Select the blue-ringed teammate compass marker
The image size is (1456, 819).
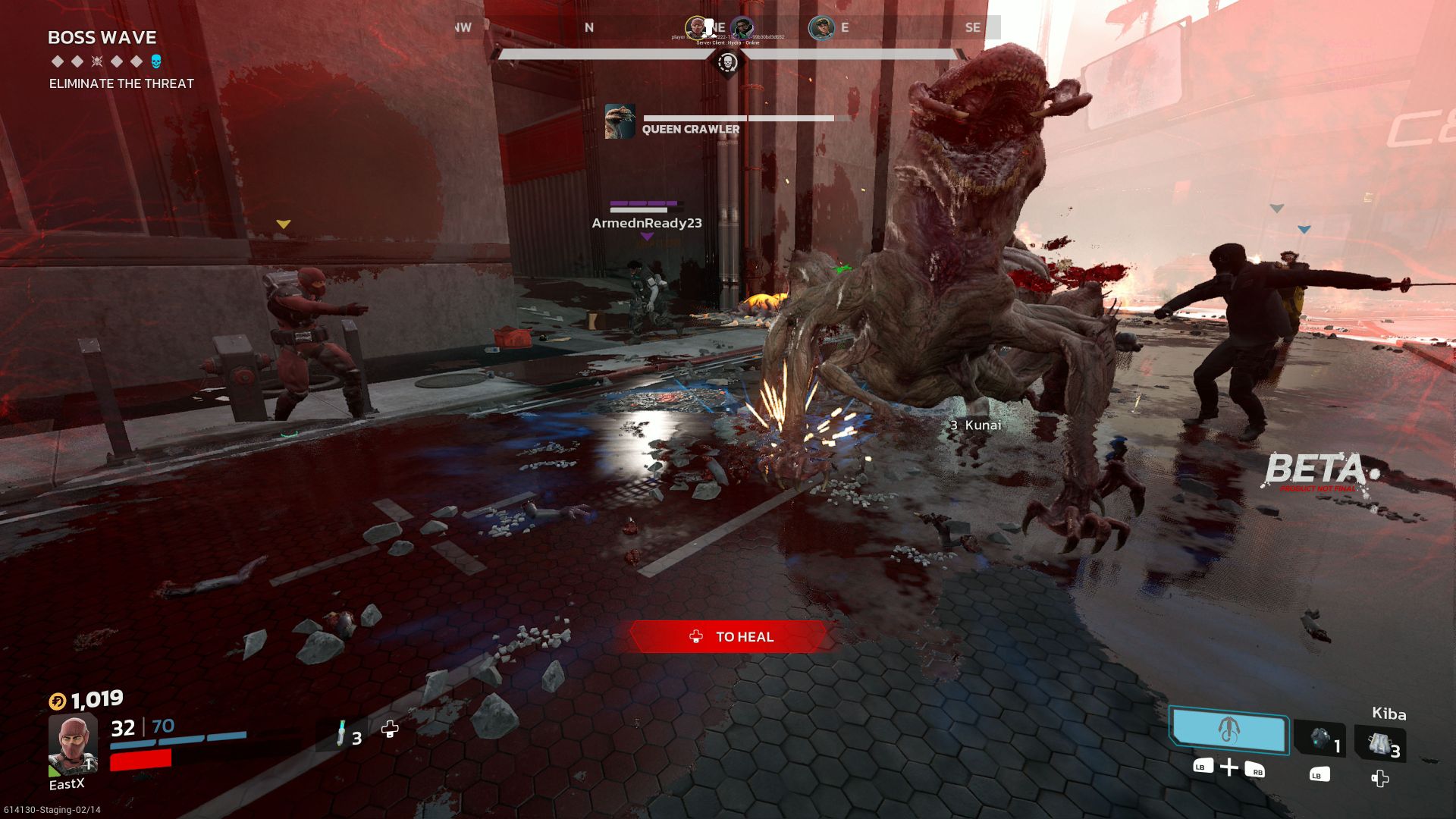point(821,28)
